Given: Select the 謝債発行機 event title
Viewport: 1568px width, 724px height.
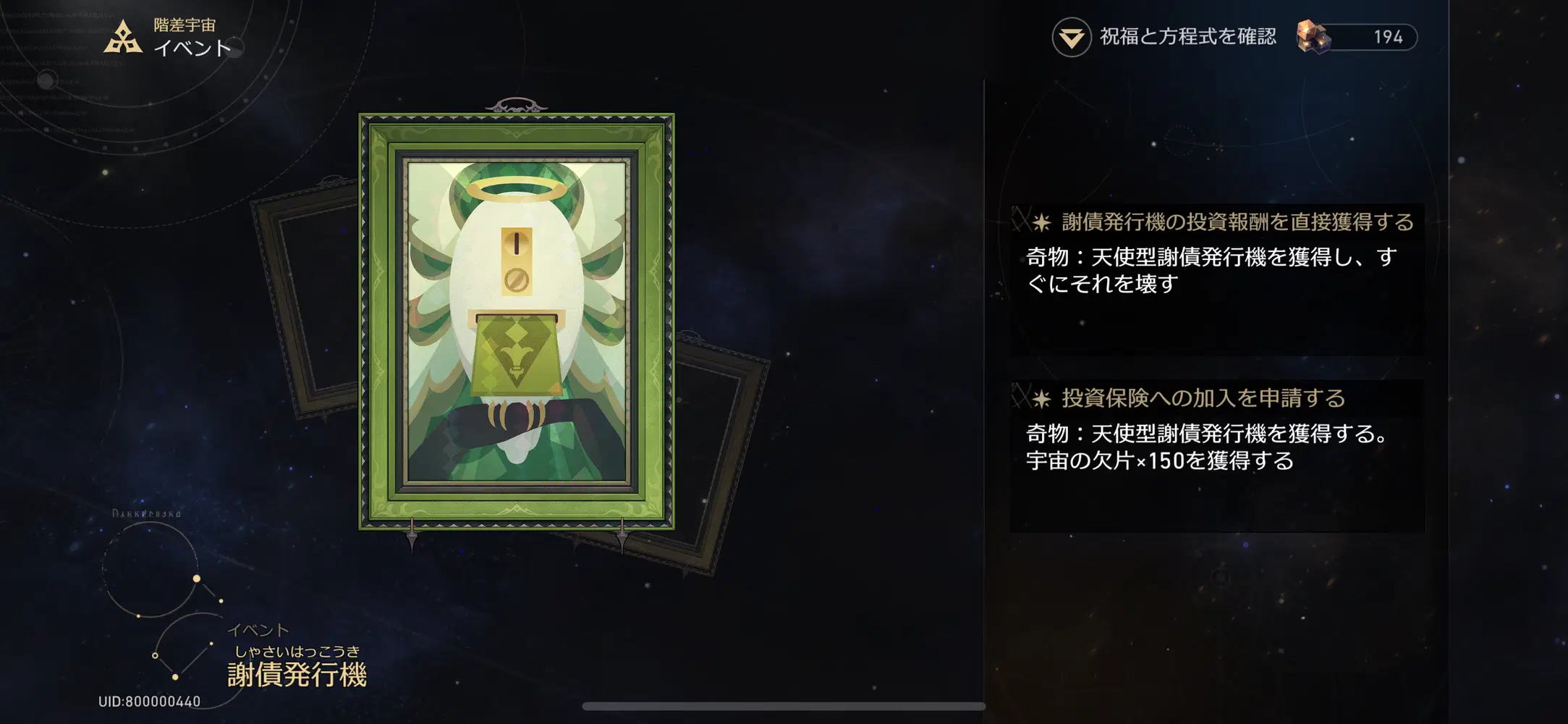Looking at the screenshot, I should [297, 675].
